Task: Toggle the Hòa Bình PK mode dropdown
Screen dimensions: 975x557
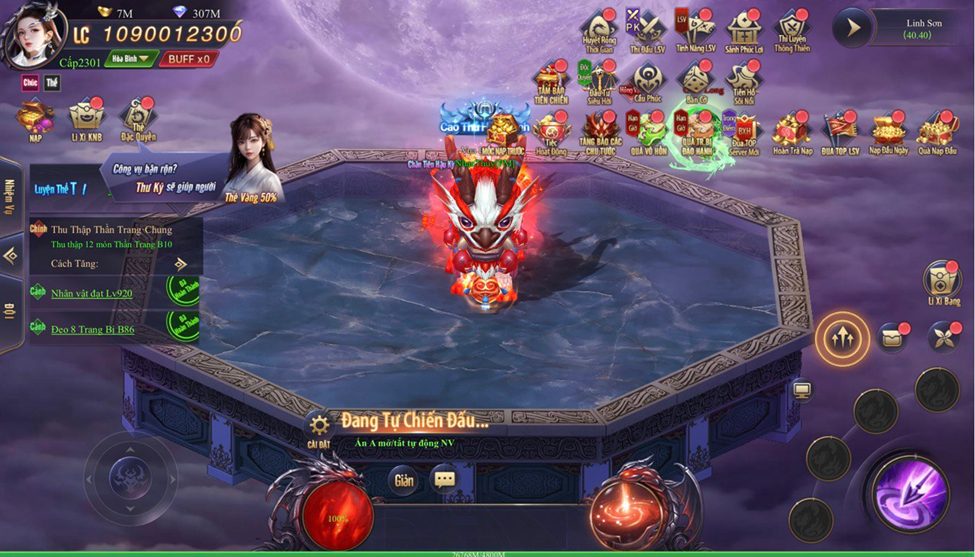Action: click(130, 59)
